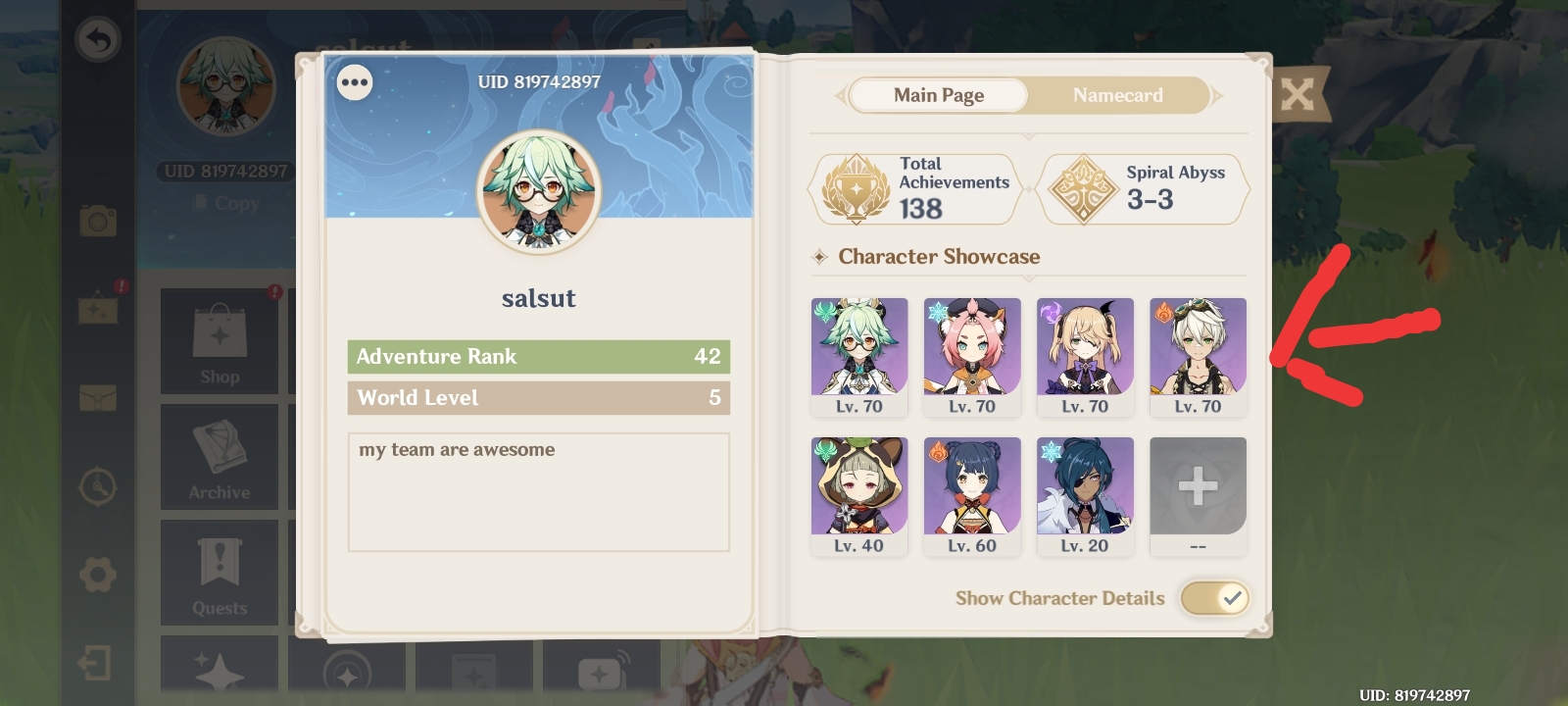
Task: Disable the Show Character Details switch
Action: (1215, 598)
